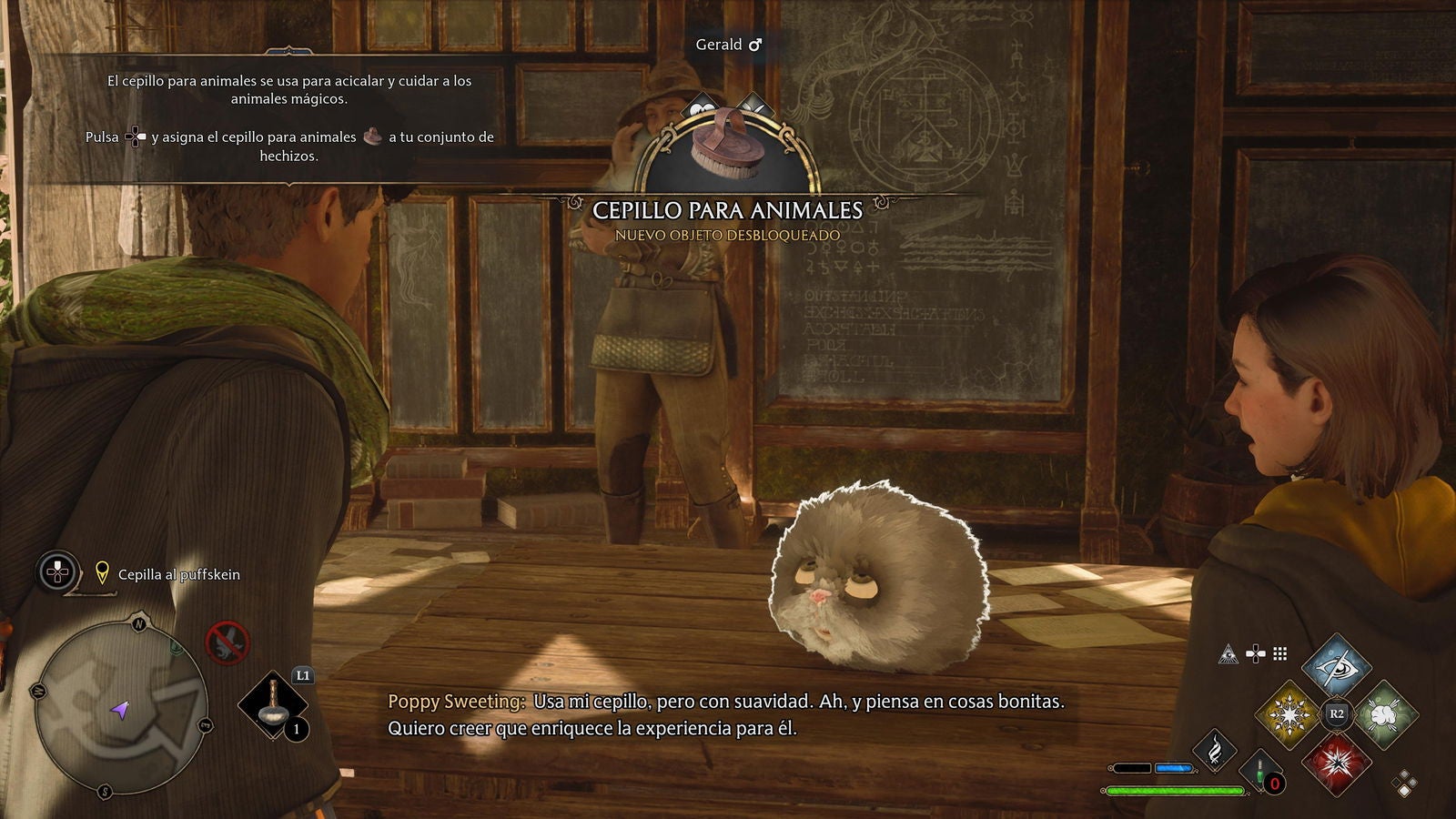Click the brush icon in the tutorial tip
Image resolution: width=1456 pixels, height=819 pixels.
[372, 136]
